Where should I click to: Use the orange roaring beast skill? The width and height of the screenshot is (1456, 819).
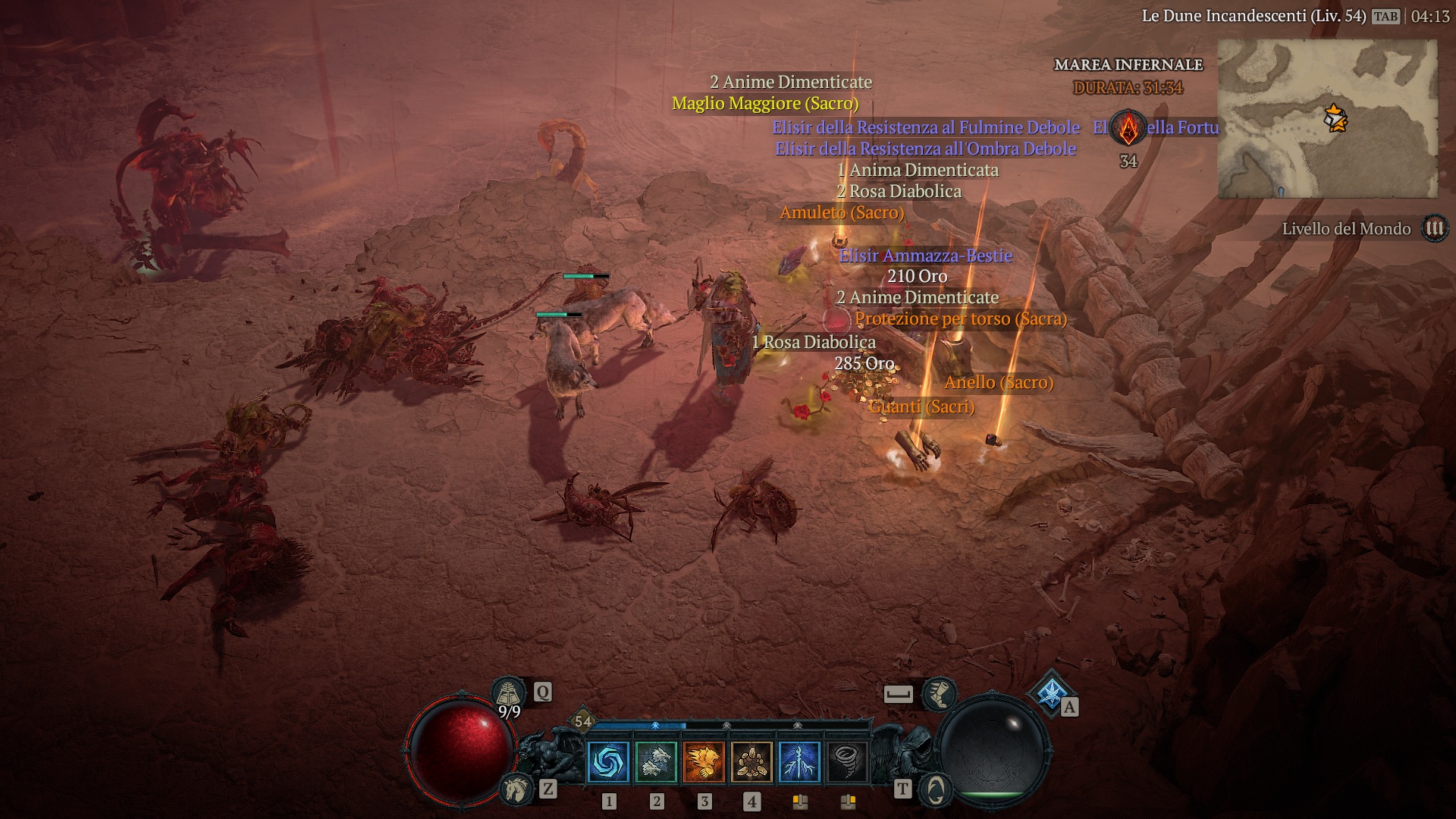pos(704,761)
